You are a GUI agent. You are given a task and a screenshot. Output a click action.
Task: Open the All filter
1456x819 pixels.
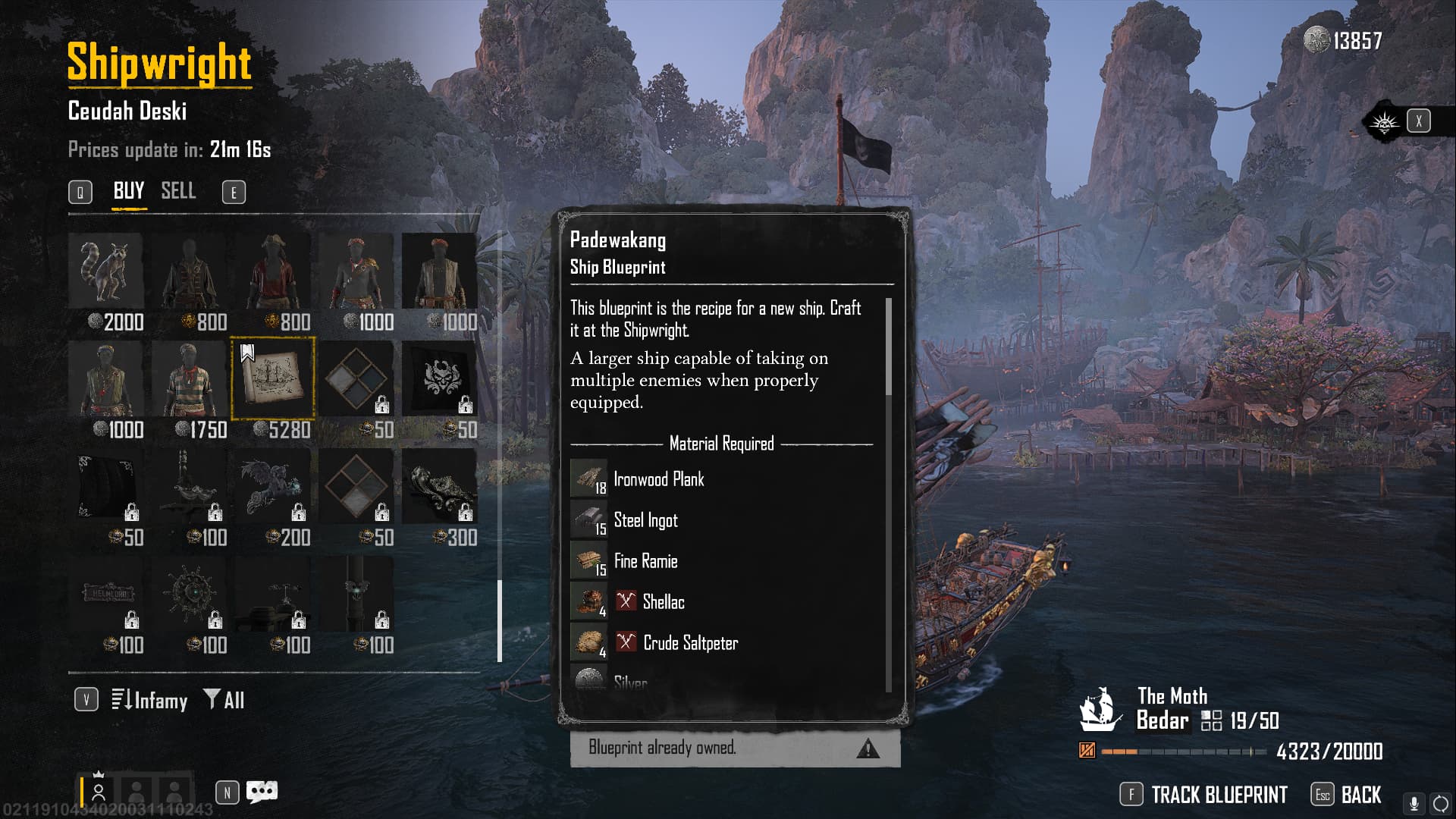pos(224,700)
